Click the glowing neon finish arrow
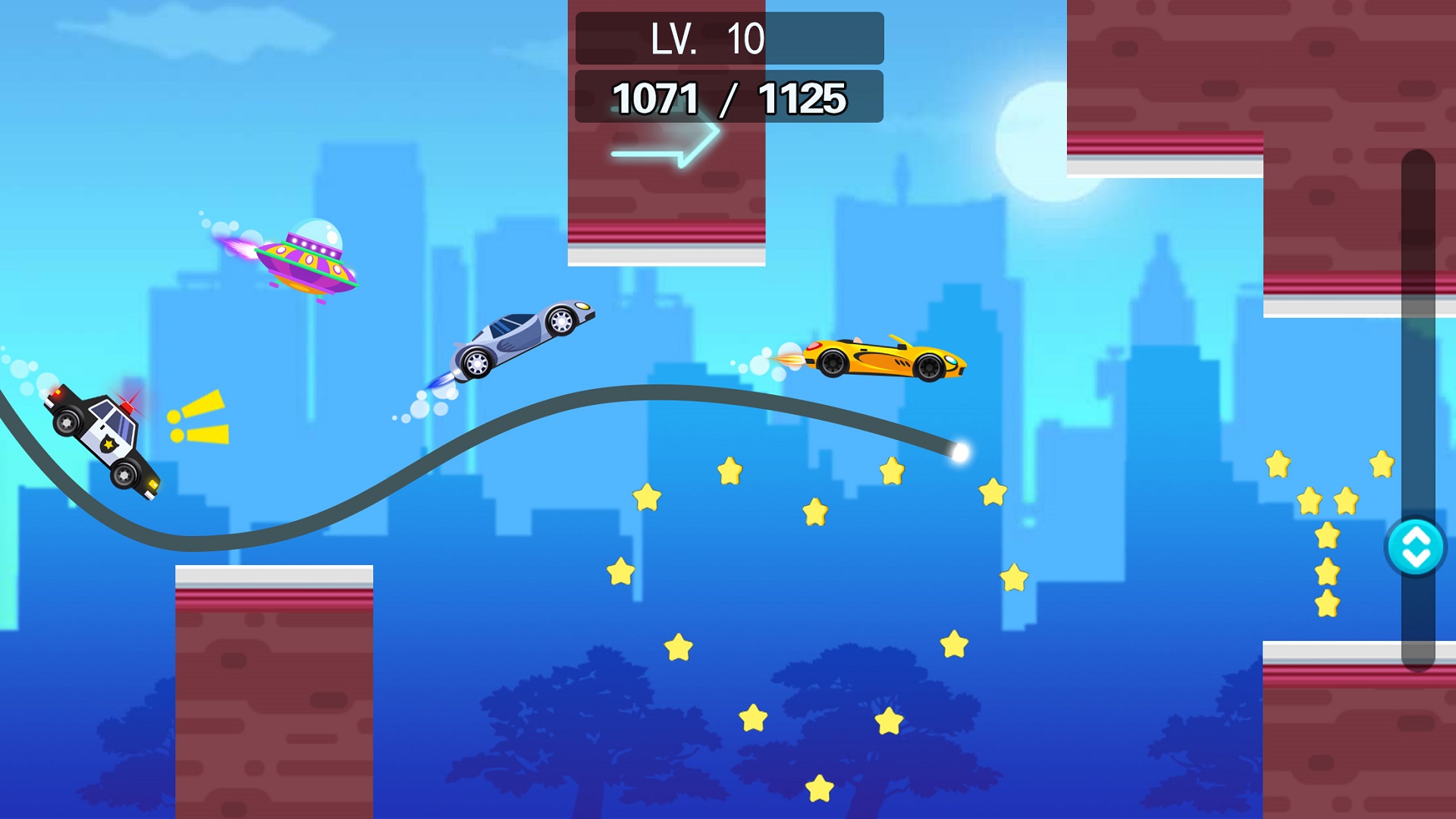Screen dimensions: 1456x819 [666, 144]
